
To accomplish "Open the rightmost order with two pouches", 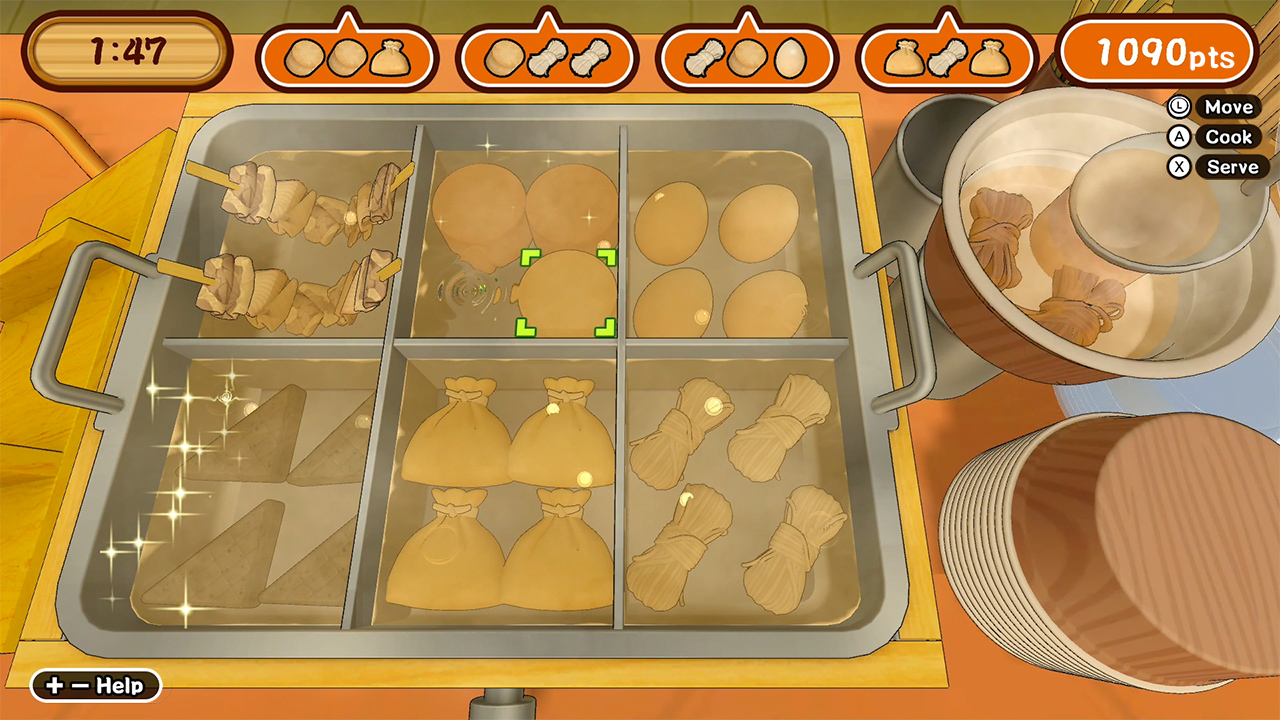I will pyautogui.click(x=947, y=55).
